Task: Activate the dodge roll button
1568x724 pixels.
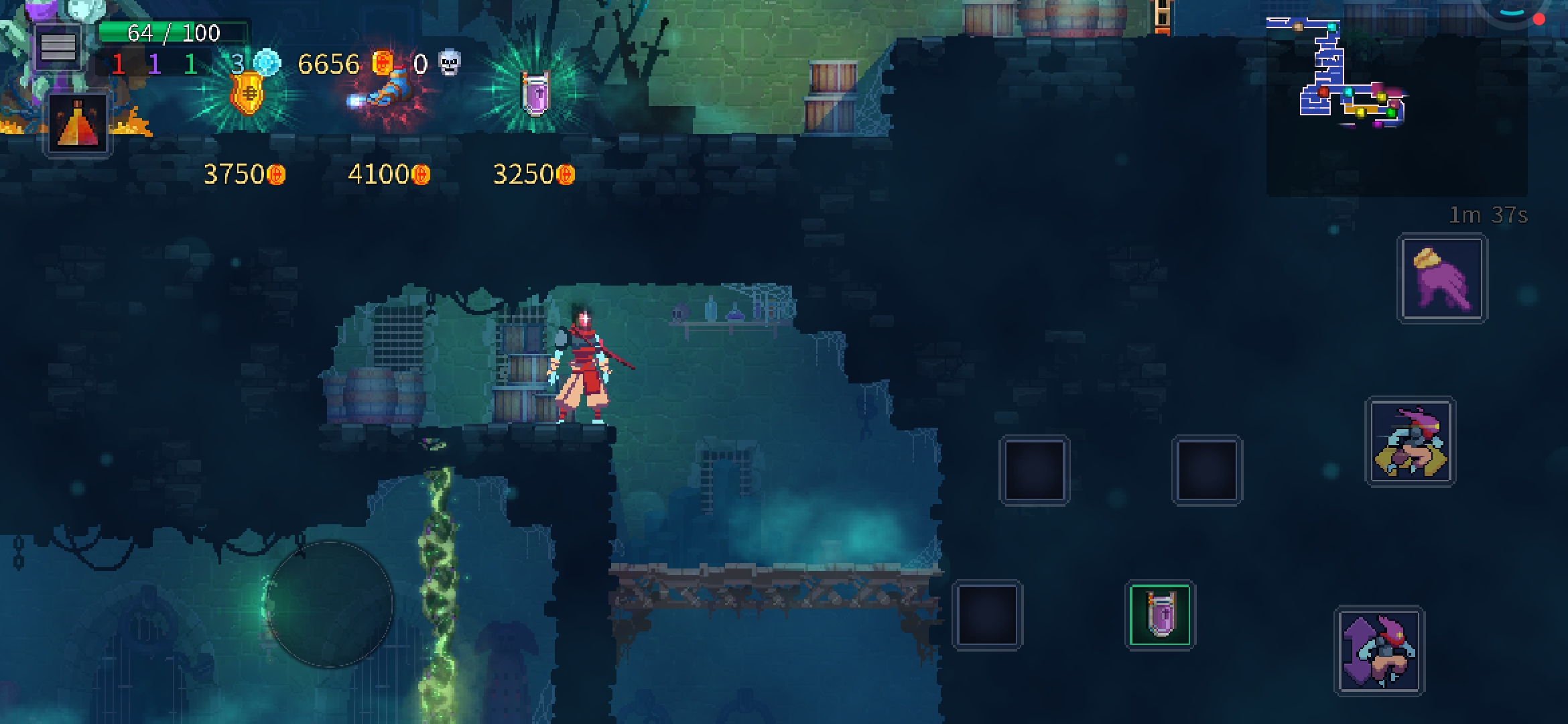Action: pos(1411,442)
